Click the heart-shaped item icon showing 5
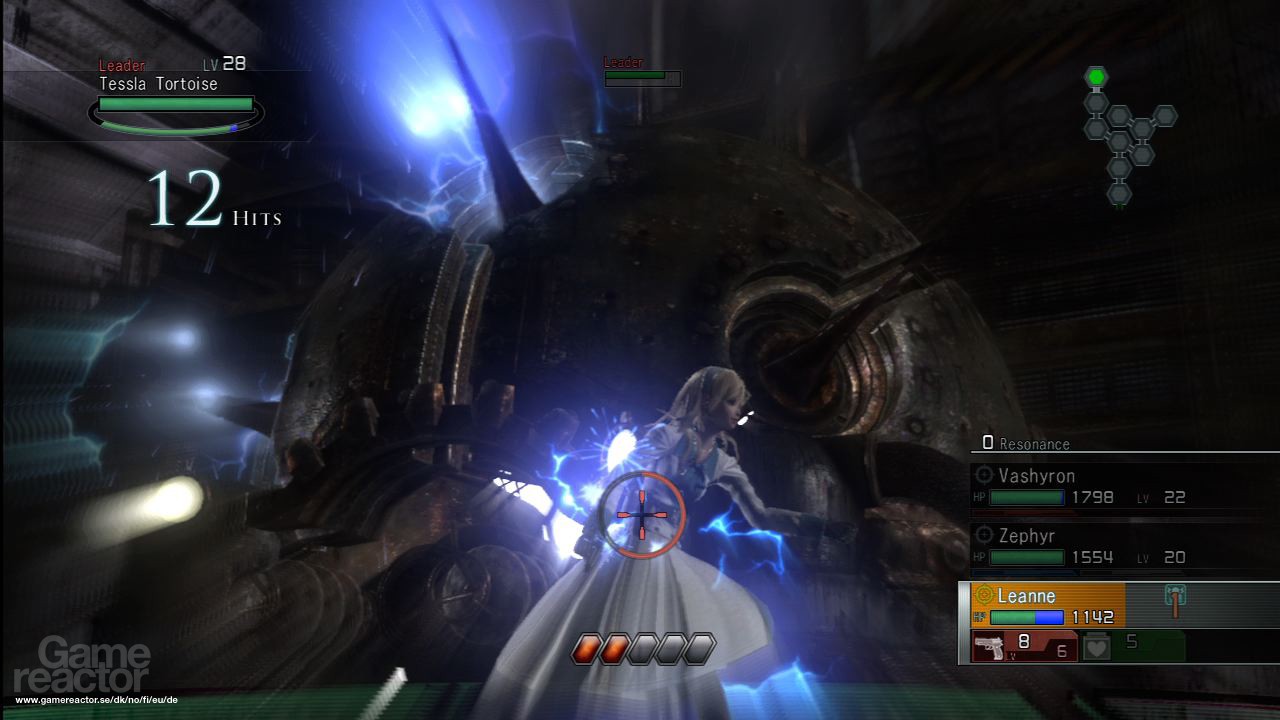 point(1095,646)
